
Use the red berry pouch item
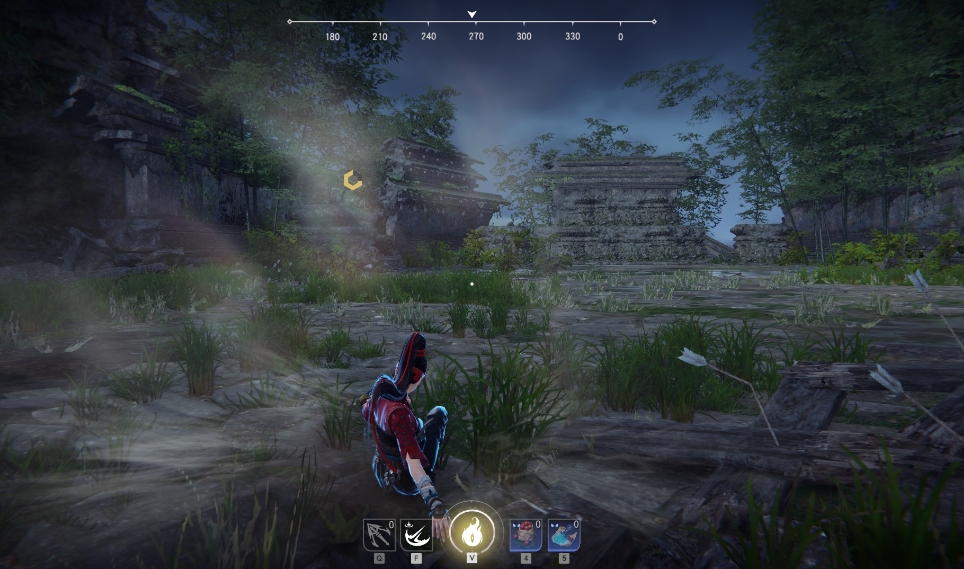(x=525, y=536)
